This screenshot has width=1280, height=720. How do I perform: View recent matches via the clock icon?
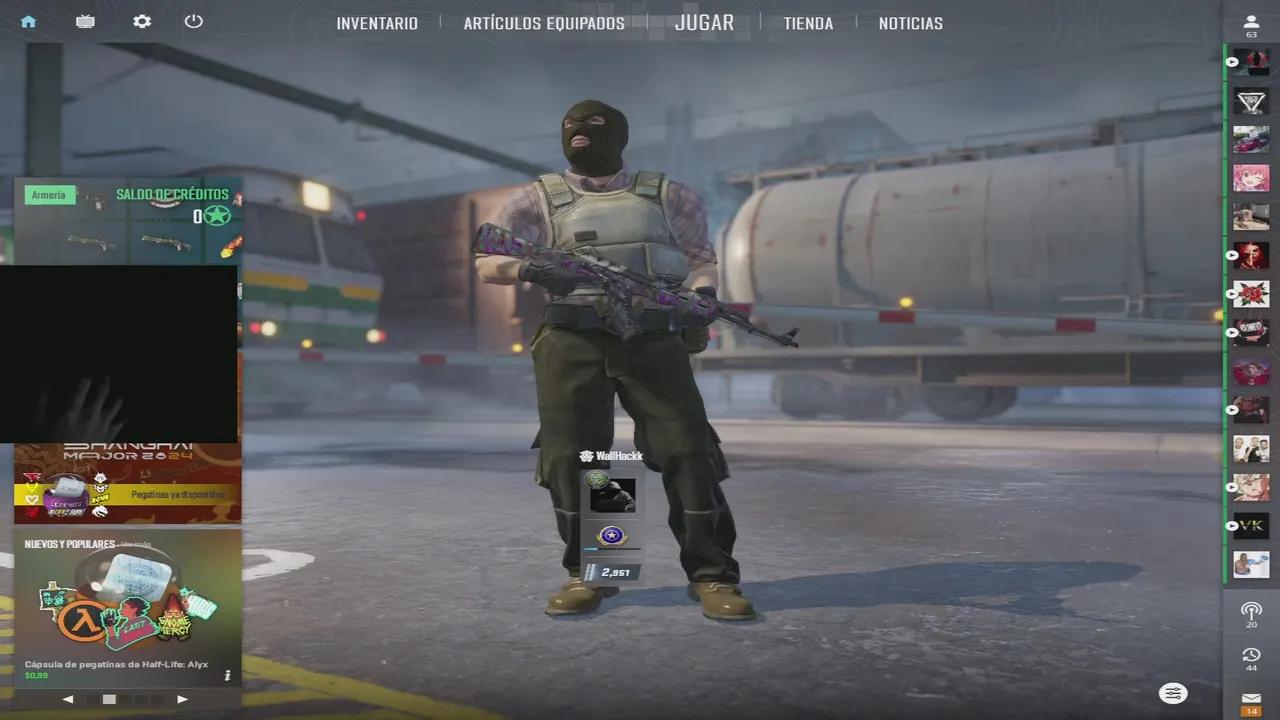[1250, 654]
